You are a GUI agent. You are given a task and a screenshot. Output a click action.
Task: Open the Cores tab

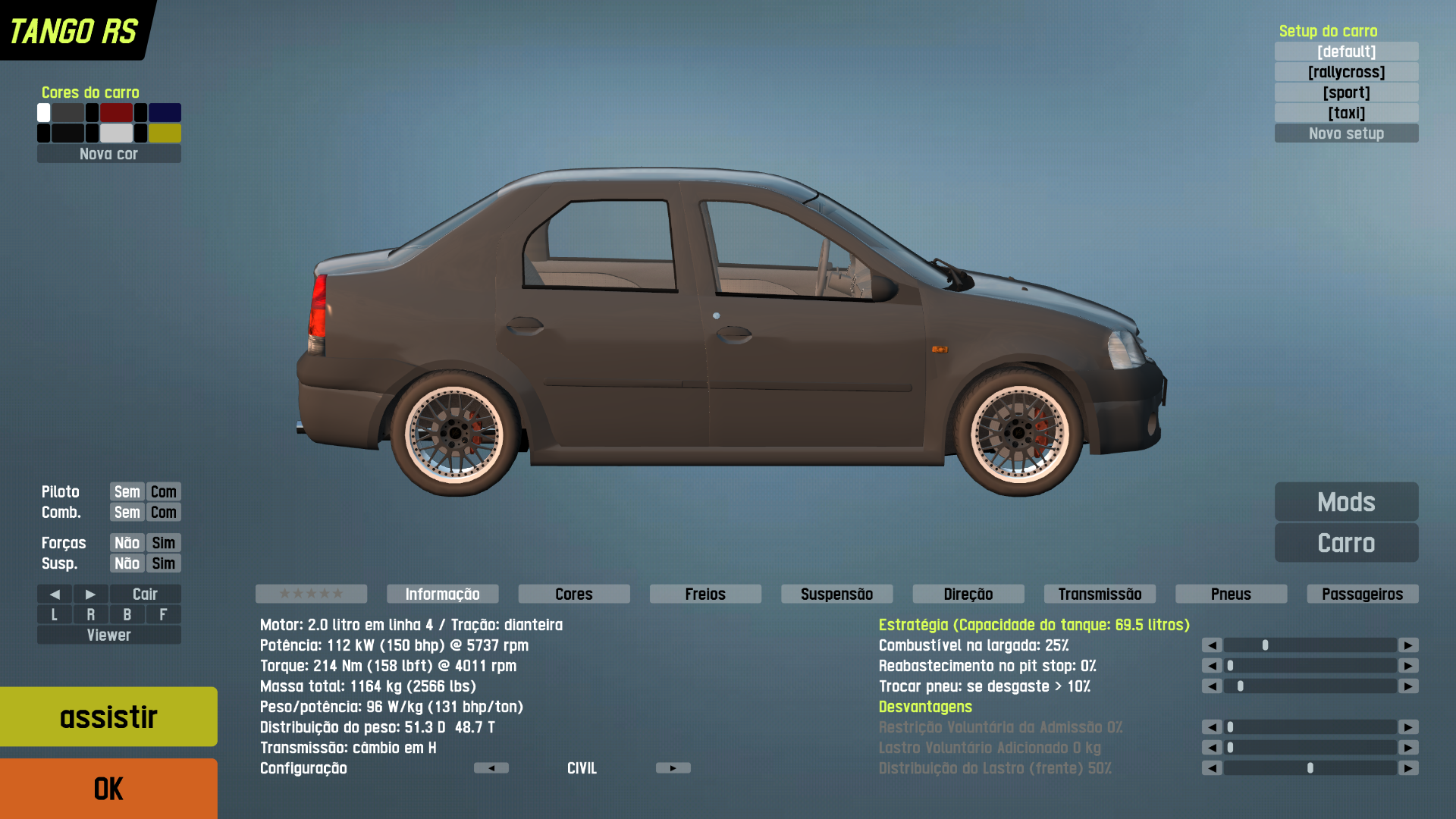pos(574,594)
